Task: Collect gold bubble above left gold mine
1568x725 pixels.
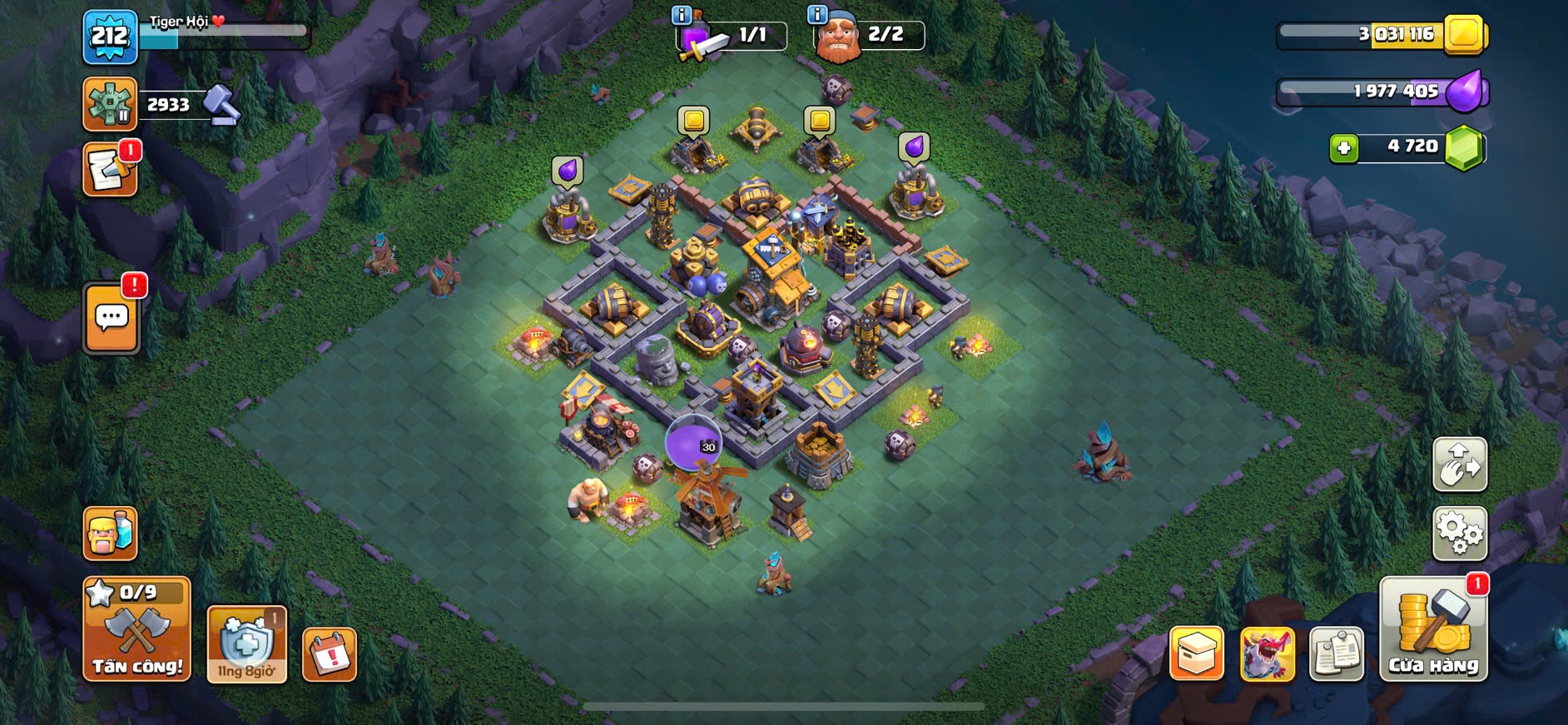Action: (693, 122)
